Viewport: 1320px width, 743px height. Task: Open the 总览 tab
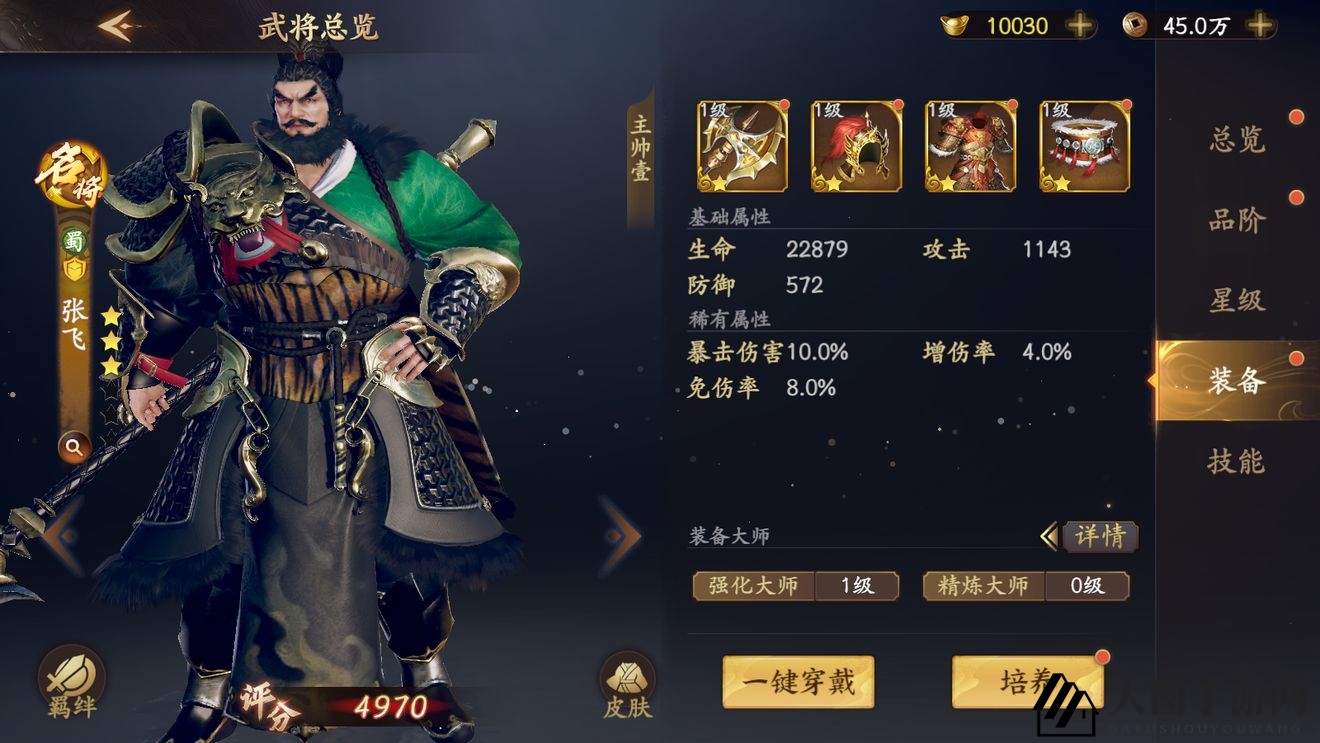[1236, 140]
